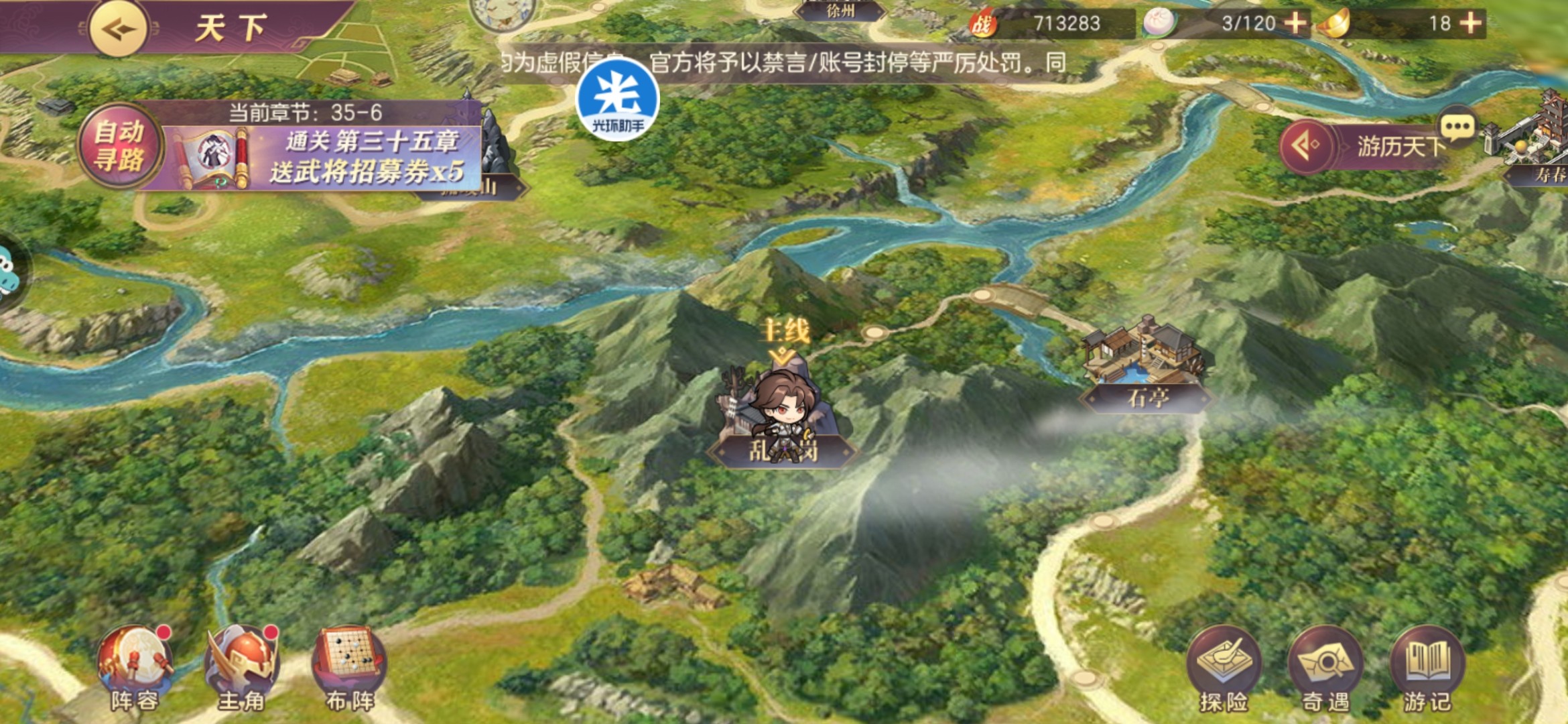The height and width of the screenshot is (724, 1568).
Task: Open the 主角 protagonist screen
Action: [x=241, y=667]
